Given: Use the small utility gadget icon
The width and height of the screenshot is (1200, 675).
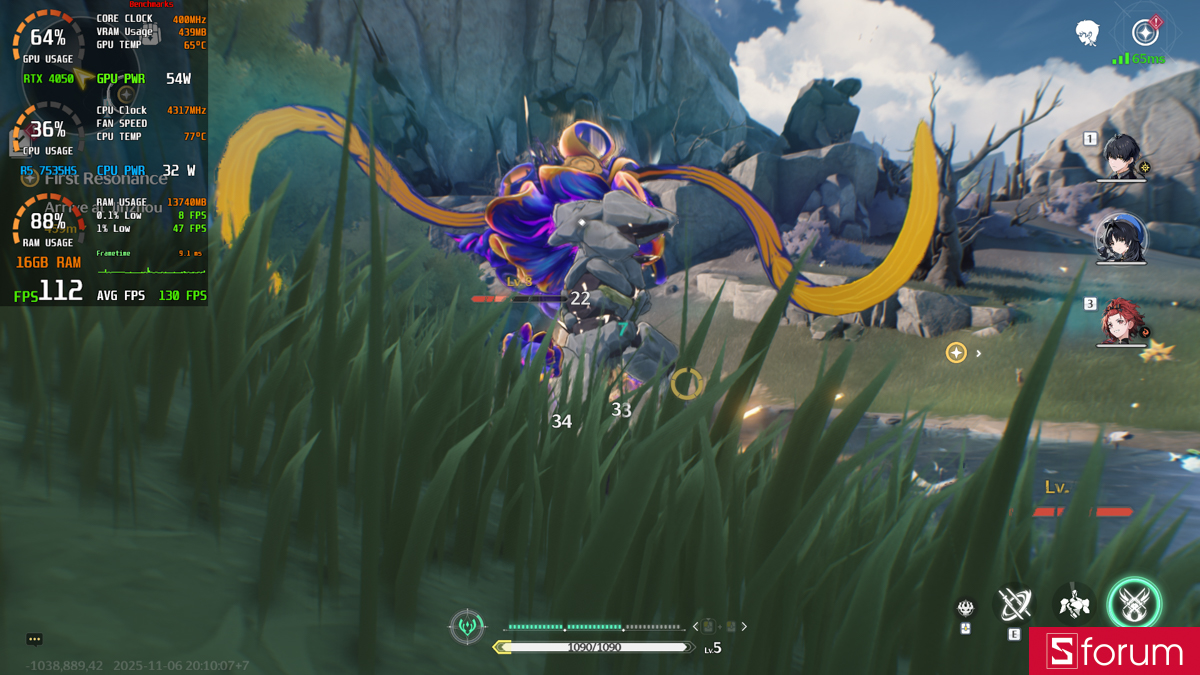Looking at the screenshot, I should click(x=965, y=608).
